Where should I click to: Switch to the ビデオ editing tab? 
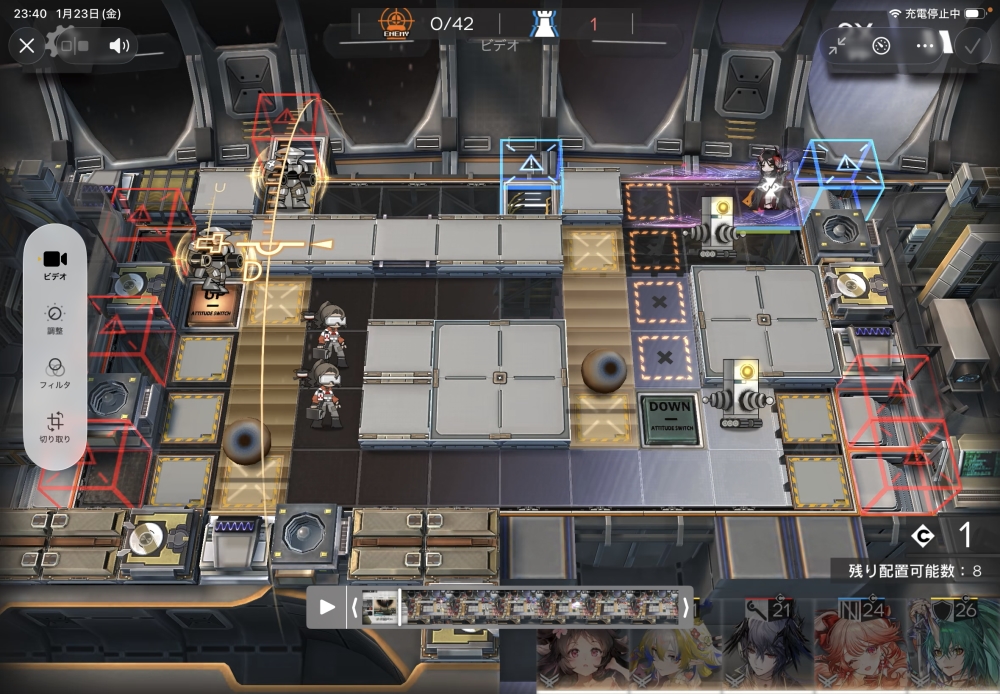coord(56,264)
